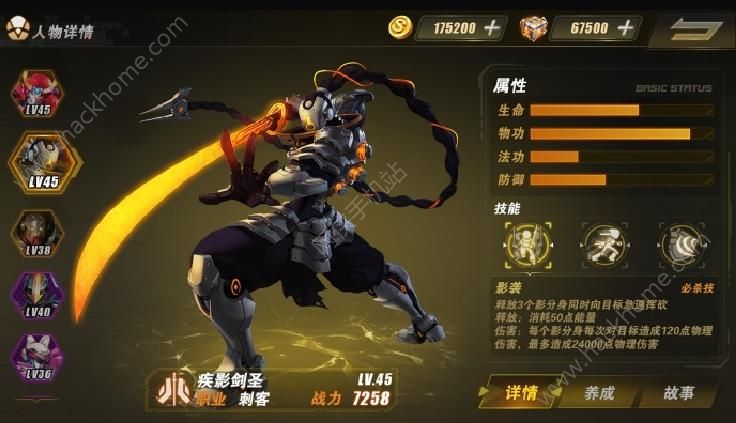
Task: Add more gold coins with plus
Action: click(x=491, y=28)
